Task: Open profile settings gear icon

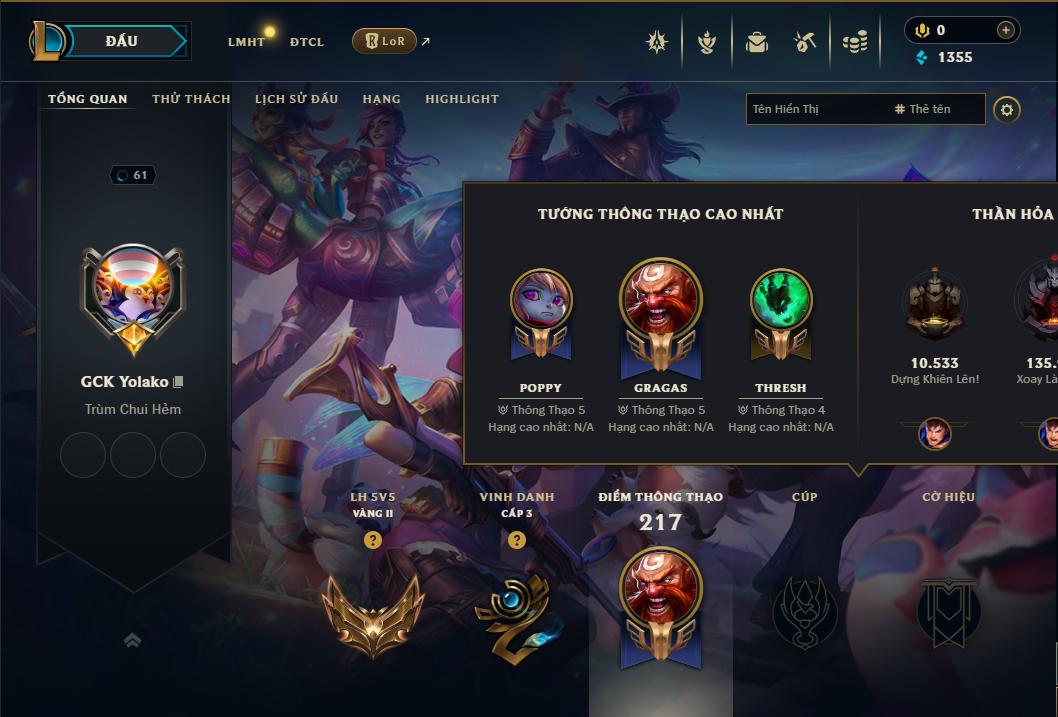Action: click(1007, 109)
